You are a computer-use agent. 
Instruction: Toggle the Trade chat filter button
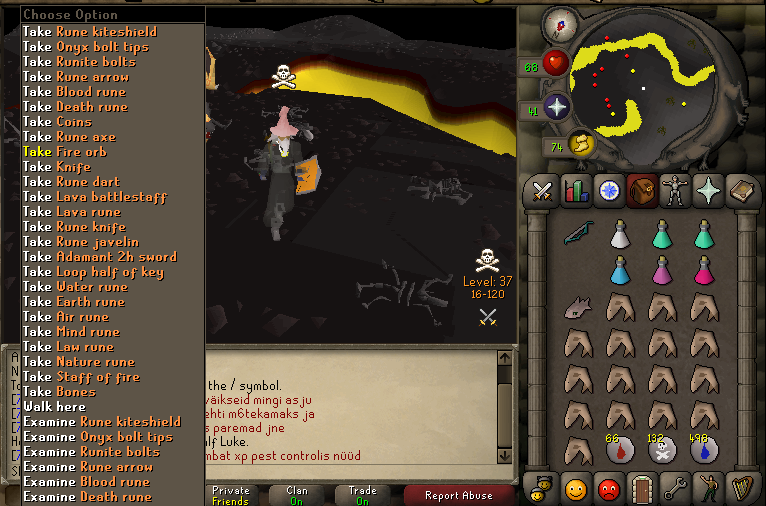coord(362,495)
